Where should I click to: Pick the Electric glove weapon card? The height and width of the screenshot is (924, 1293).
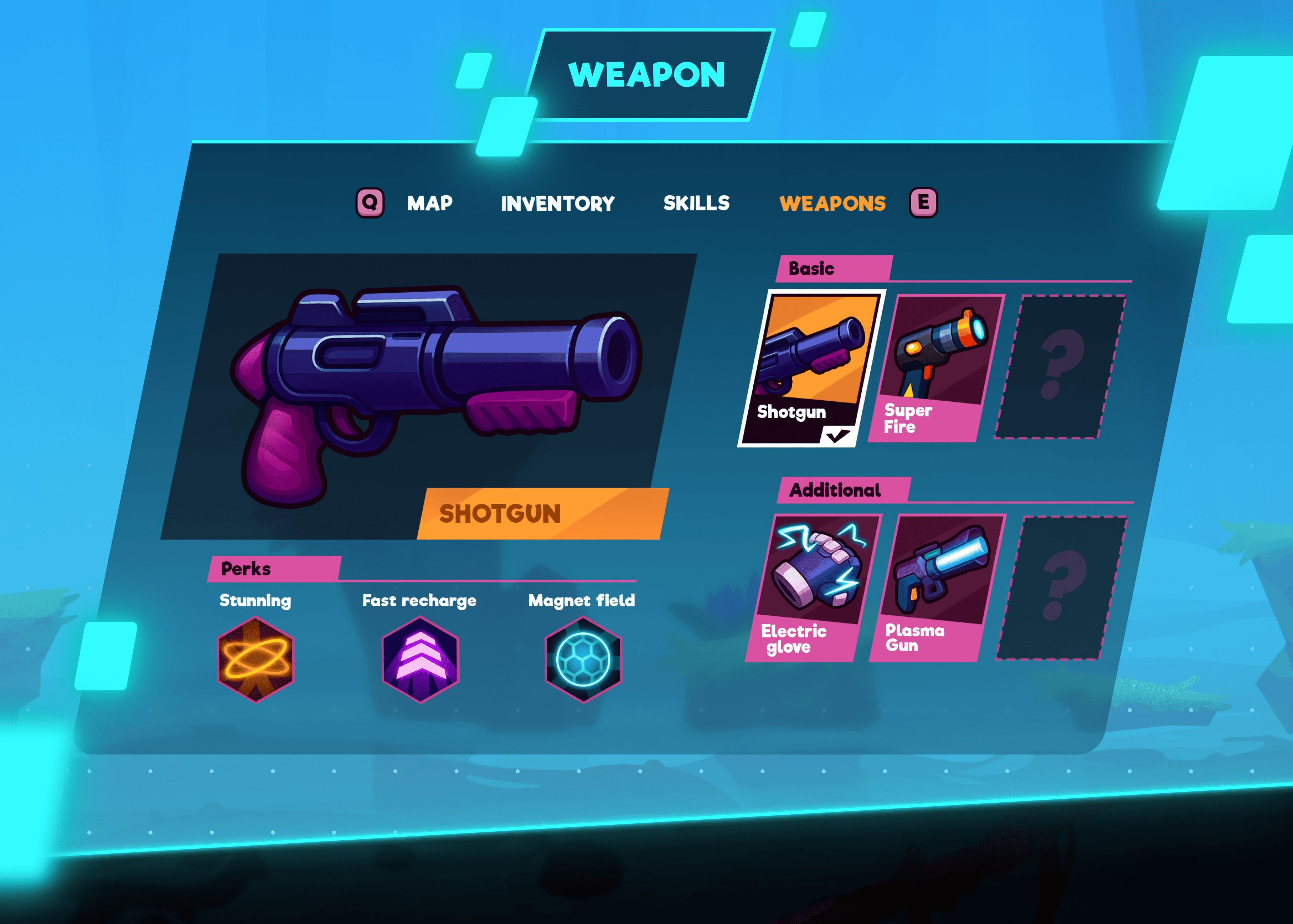[813, 588]
